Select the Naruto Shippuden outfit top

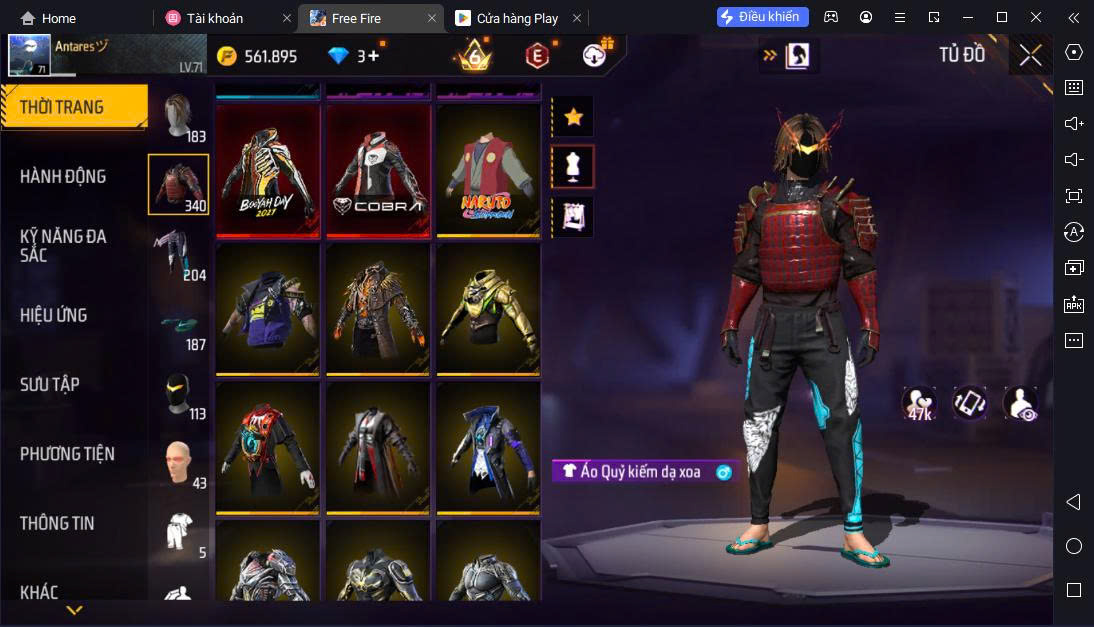pyautogui.click(x=488, y=171)
